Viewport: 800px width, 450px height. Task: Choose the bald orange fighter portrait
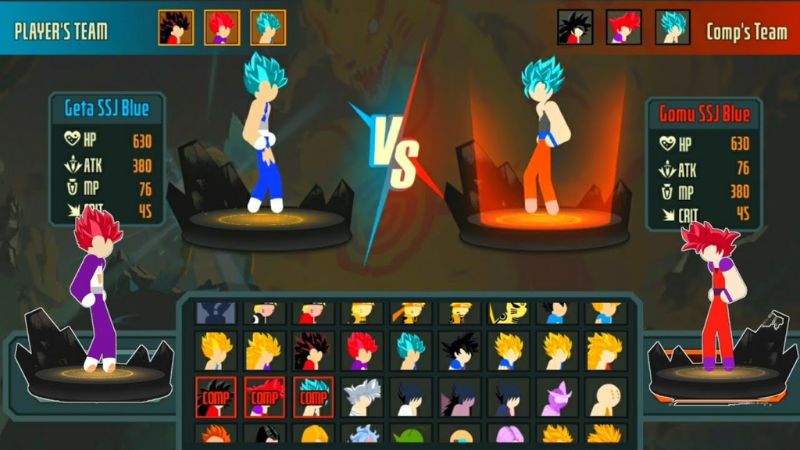pos(606,397)
